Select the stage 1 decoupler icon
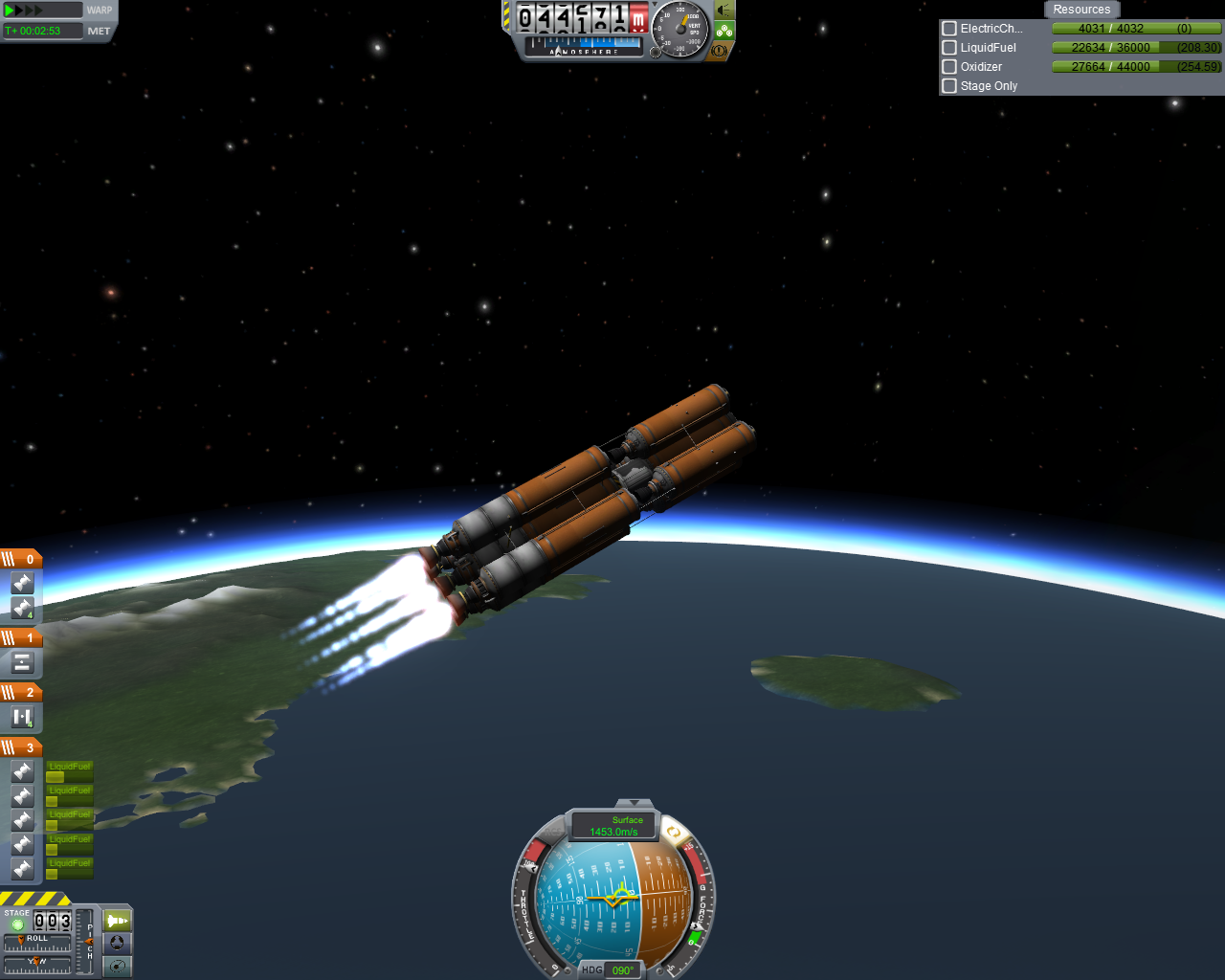Viewport: 1225px width, 980px height. pos(22,662)
